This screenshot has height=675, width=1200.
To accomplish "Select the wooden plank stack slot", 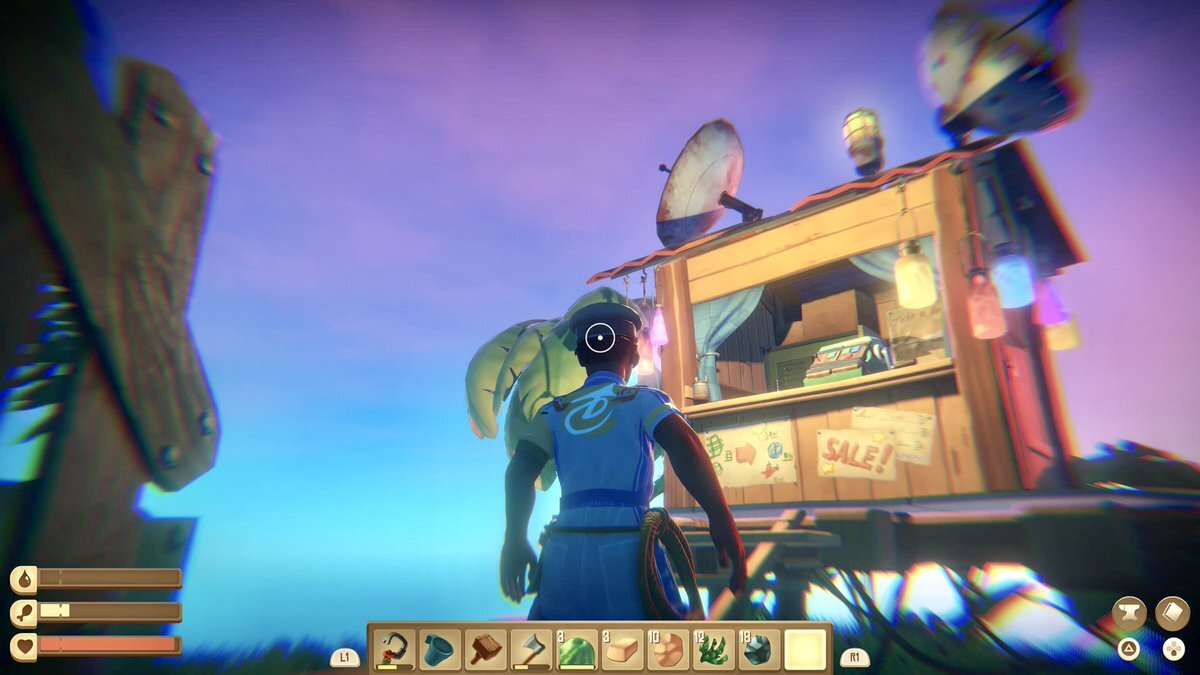I will pyautogui.click(x=623, y=650).
